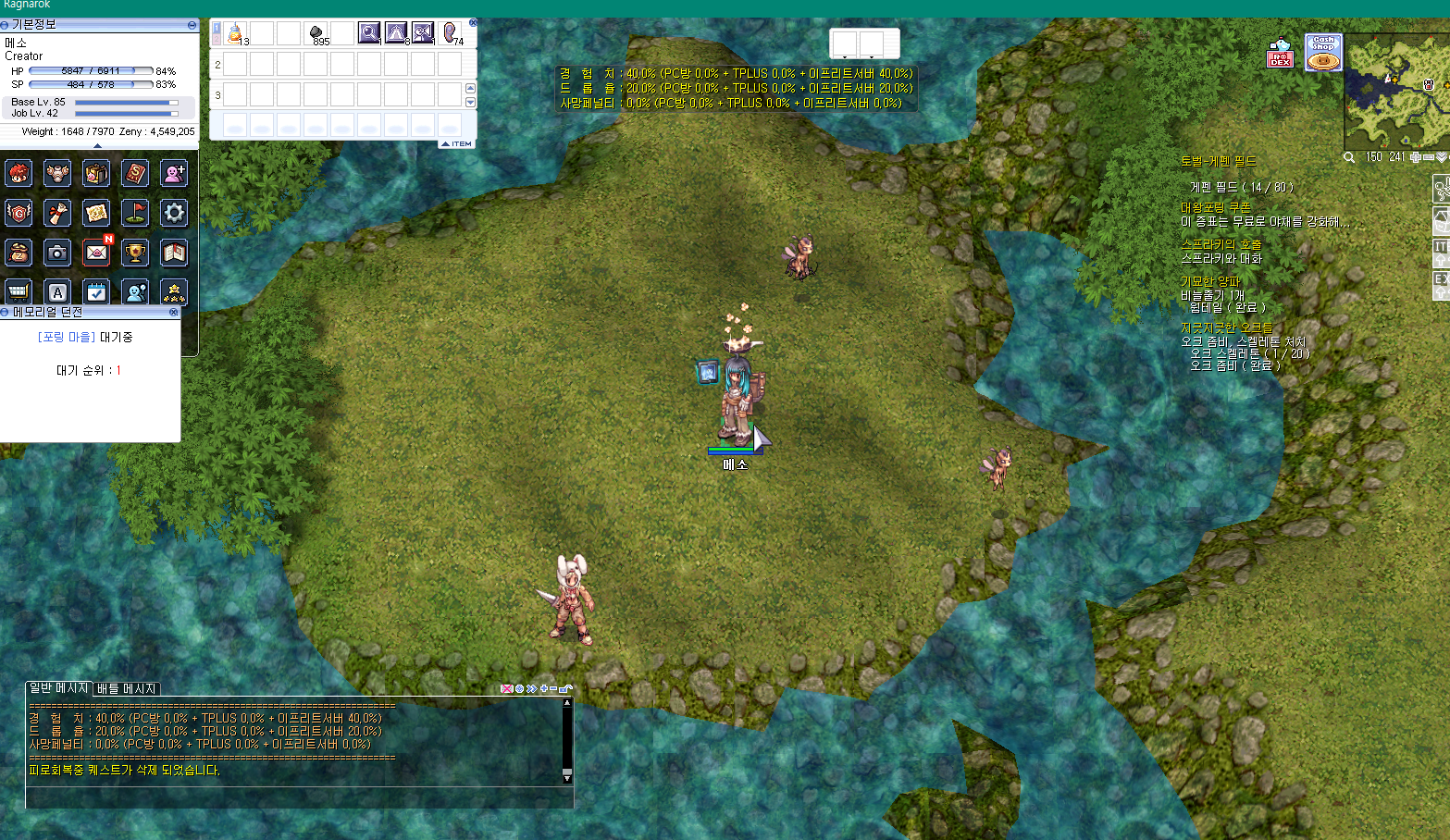
Task: Select the dark stone item slot
Action: (x=316, y=33)
